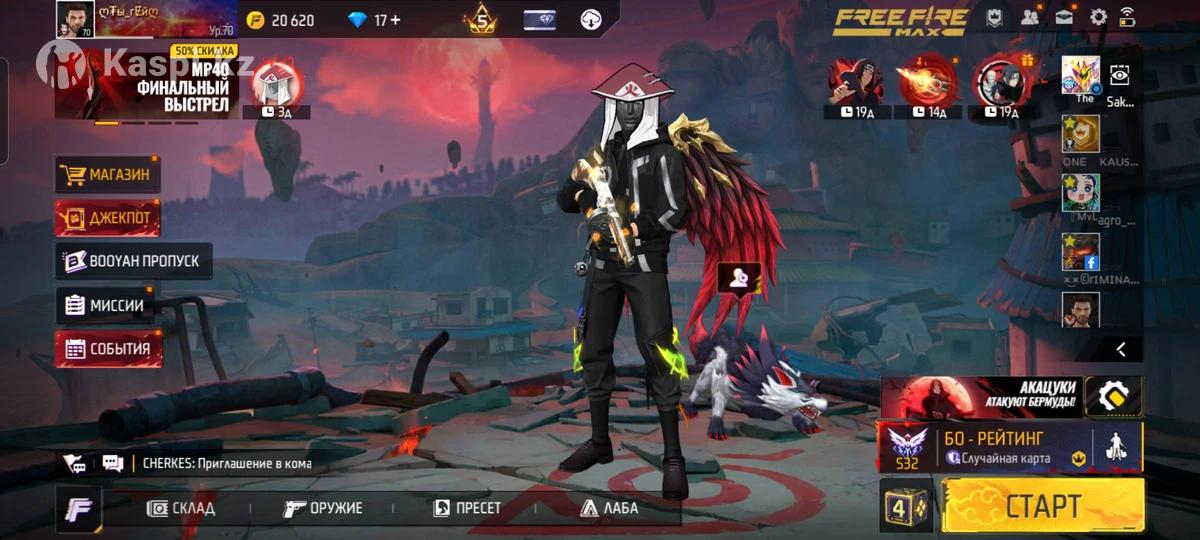Image resolution: width=1200 pixels, height=540 pixels.
Task: Open the friends icon in top bar
Action: [x=1029, y=17]
